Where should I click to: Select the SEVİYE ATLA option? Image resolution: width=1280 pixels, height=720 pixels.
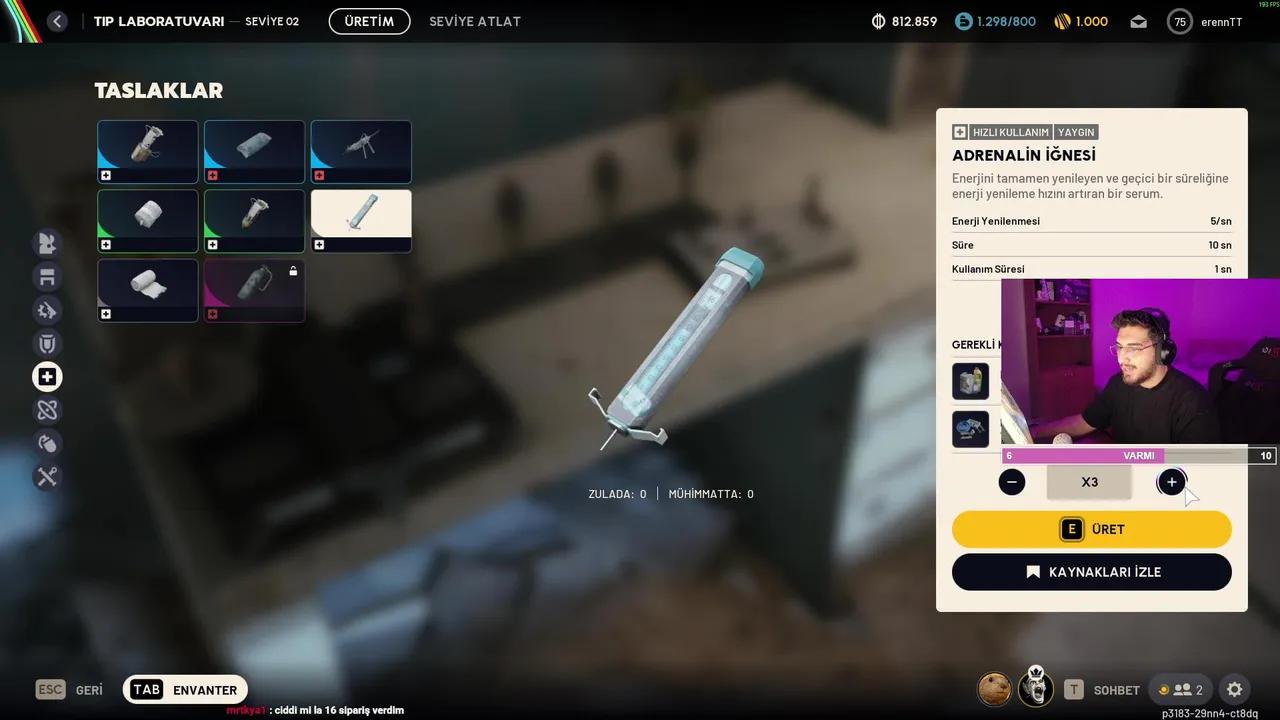[x=475, y=20]
